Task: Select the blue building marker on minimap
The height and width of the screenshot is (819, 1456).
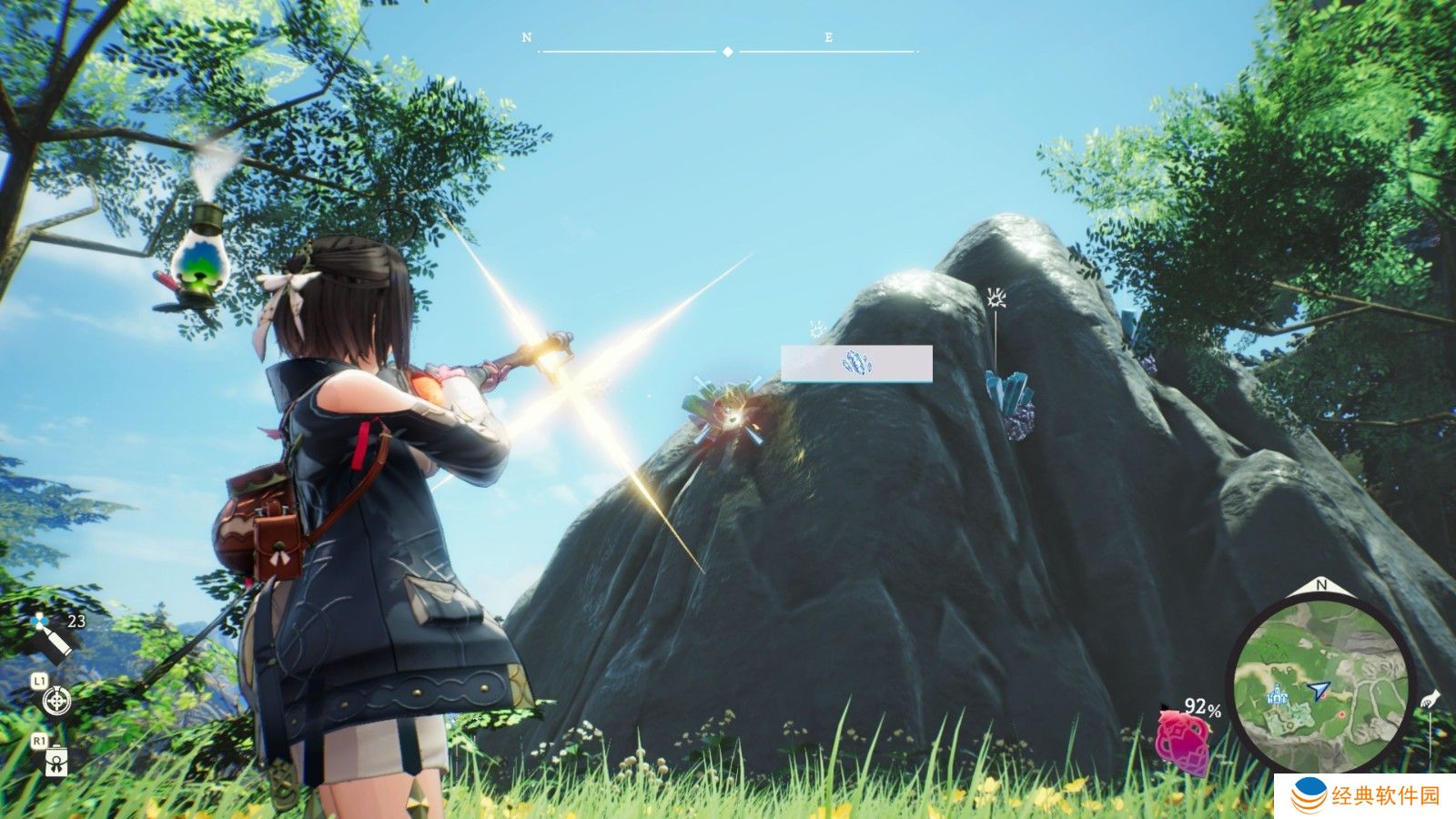Action: (x=1279, y=694)
